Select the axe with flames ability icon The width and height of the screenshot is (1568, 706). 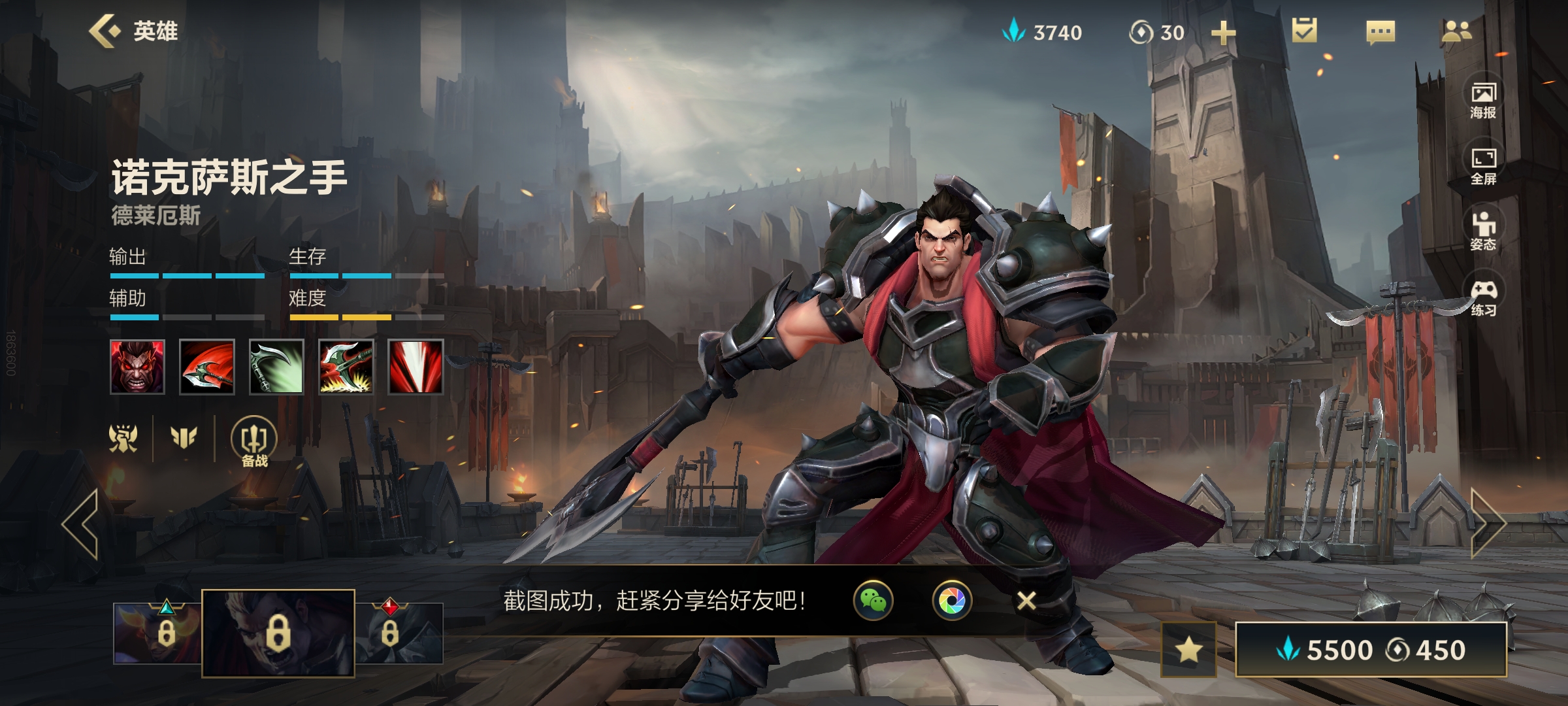click(x=346, y=367)
